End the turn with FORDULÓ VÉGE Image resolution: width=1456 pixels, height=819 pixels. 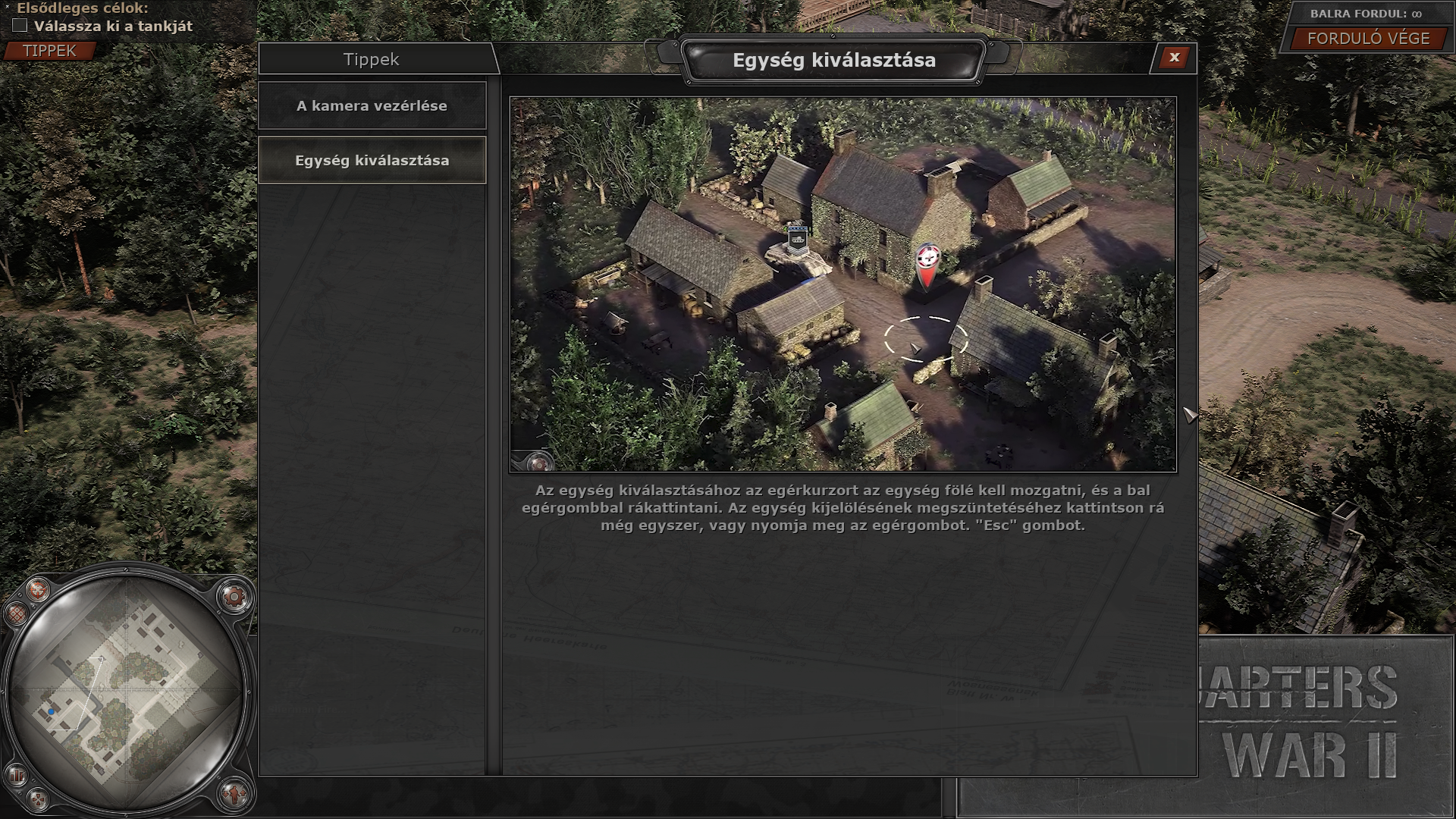1368,39
